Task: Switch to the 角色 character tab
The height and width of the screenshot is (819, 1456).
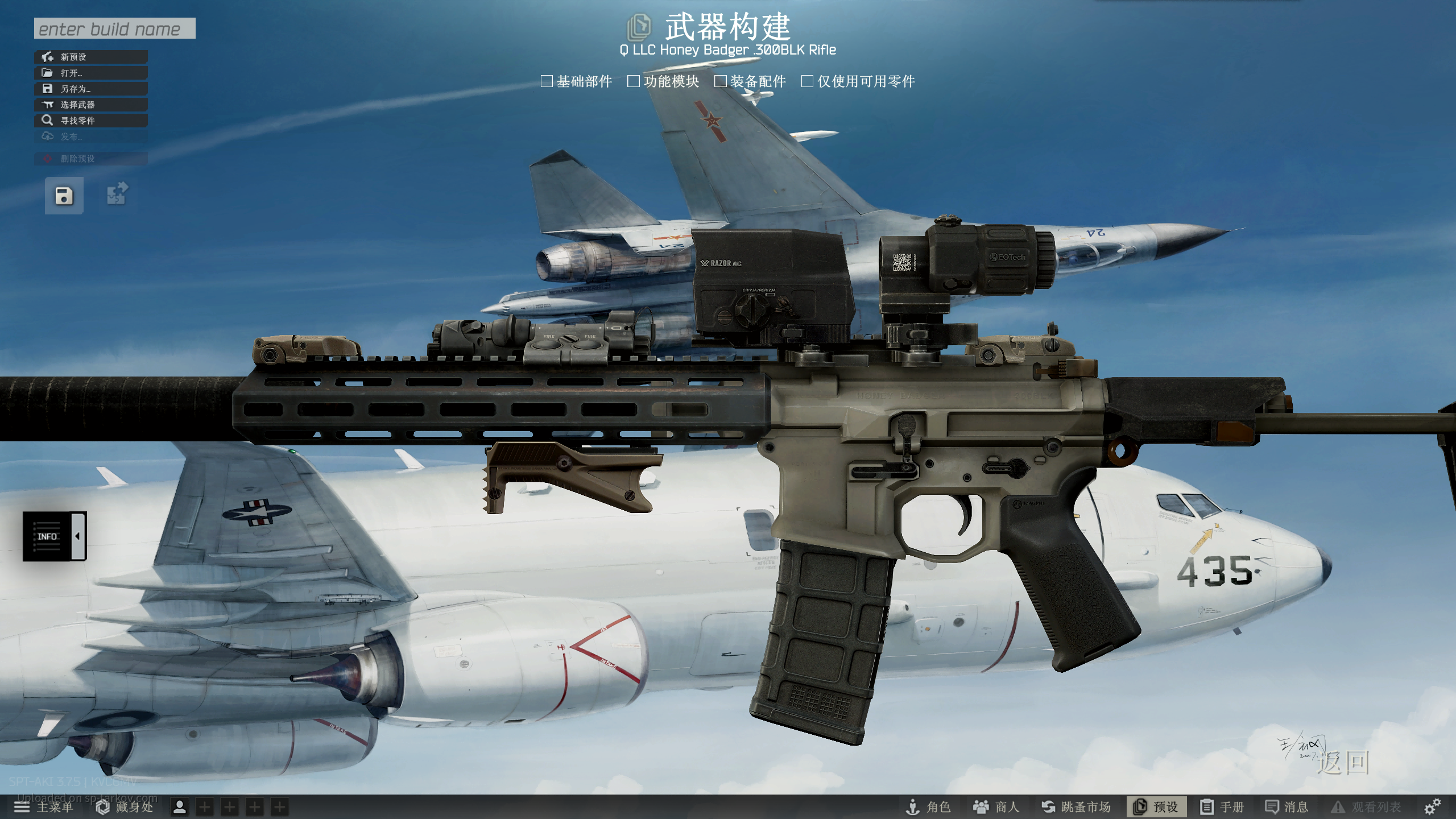Action: (928, 806)
